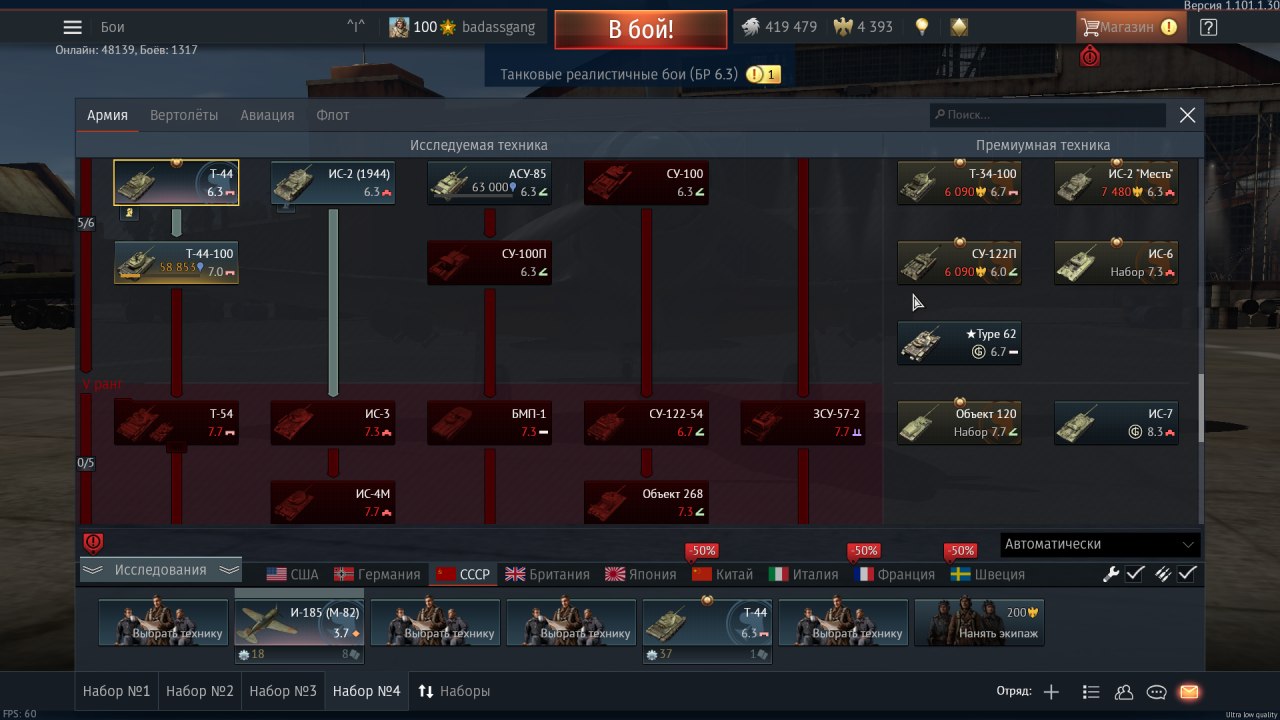
Task: Select the Т-44-100 tank in the tree
Action: (x=176, y=262)
